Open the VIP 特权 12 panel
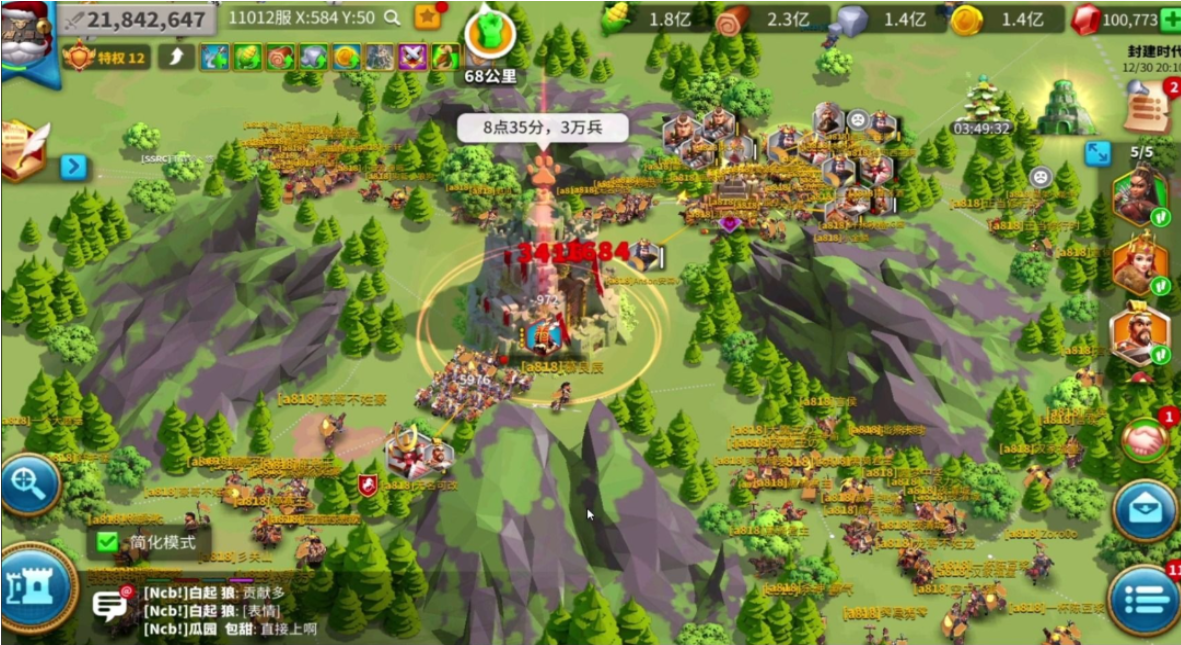This screenshot has height=645, width=1181. pos(107,57)
